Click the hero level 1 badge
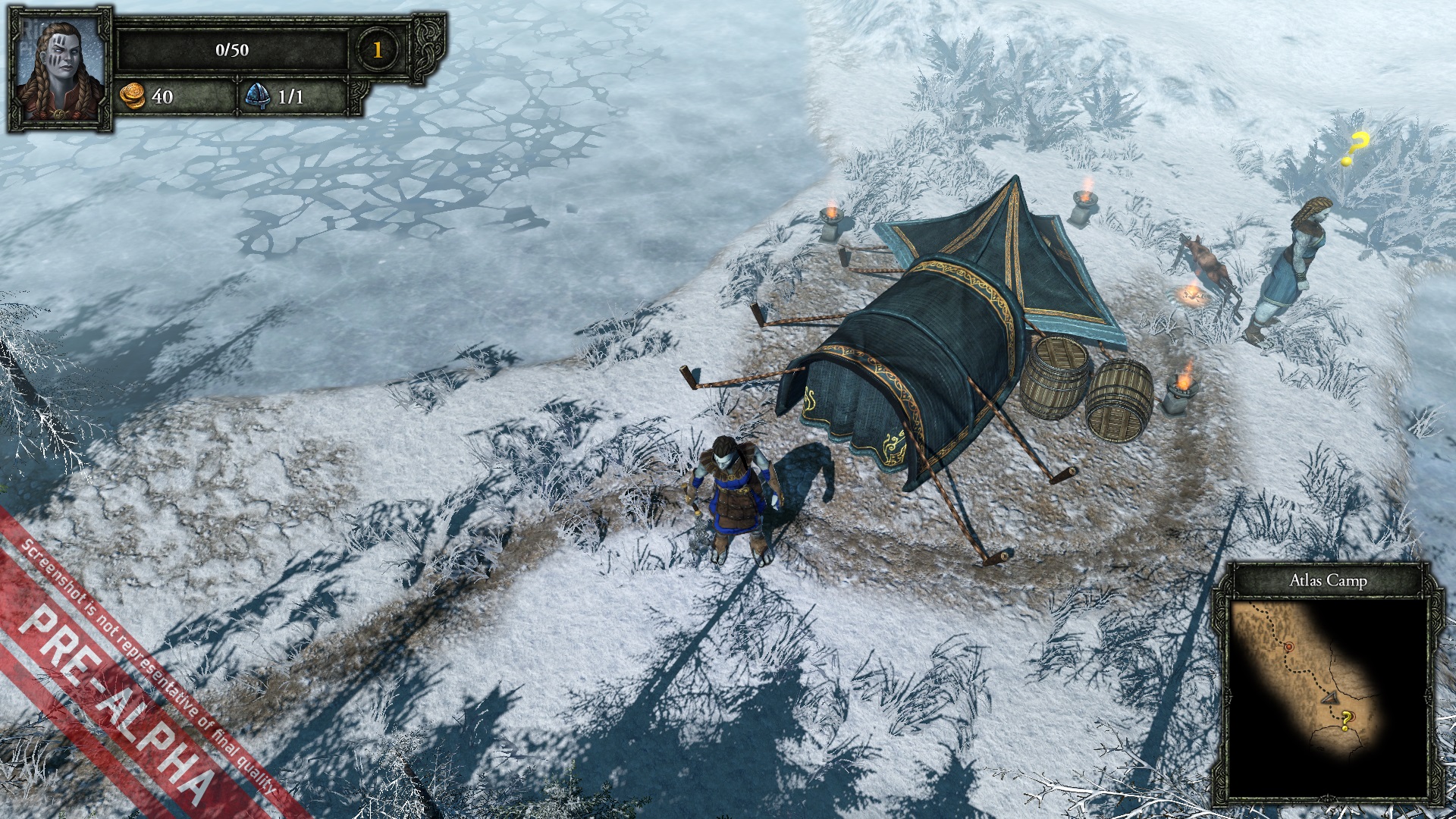1456x819 pixels. (x=377, y=50)
